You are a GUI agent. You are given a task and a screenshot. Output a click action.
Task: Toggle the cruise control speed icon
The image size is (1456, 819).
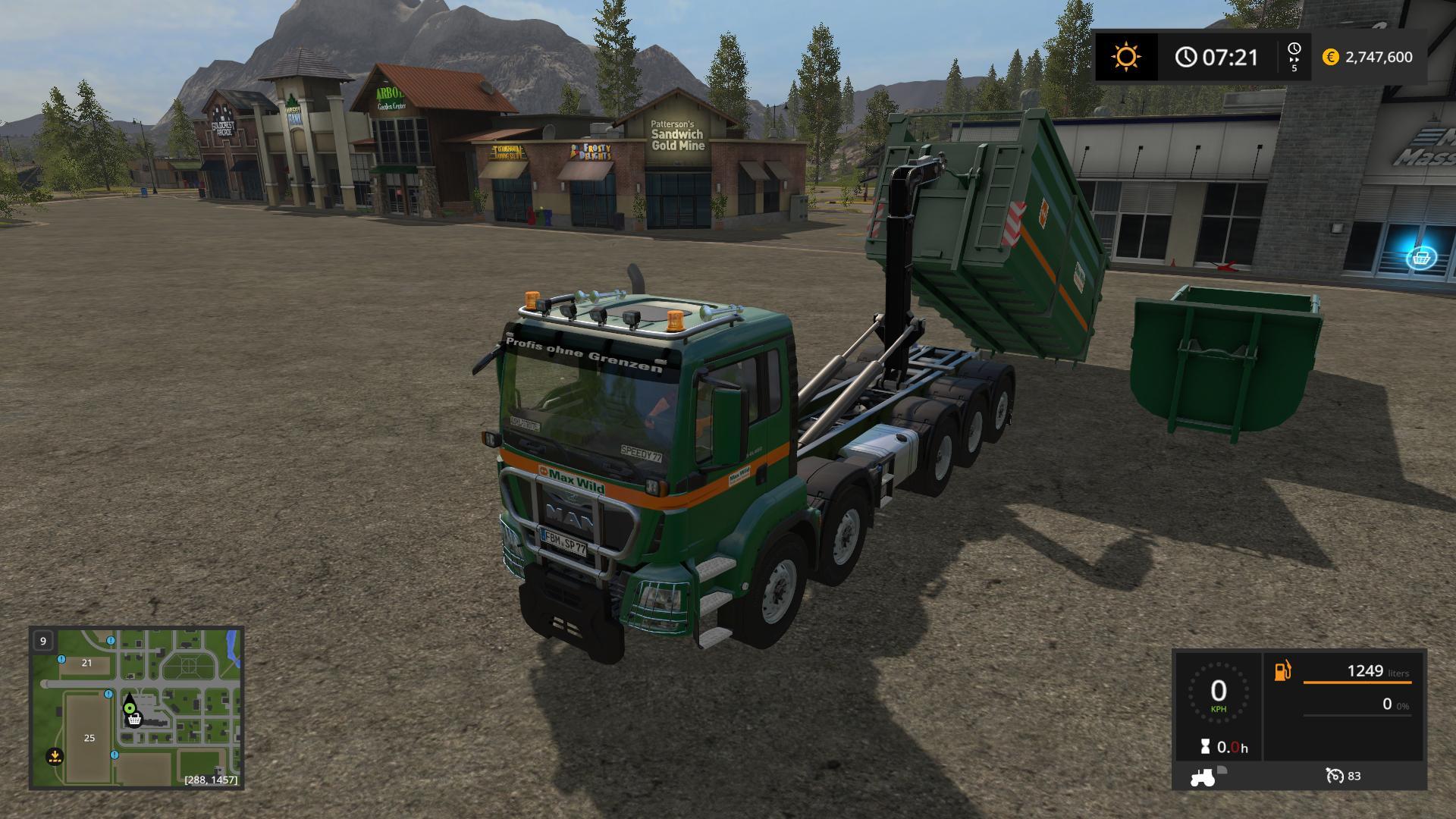click(x=1334, y=776)
